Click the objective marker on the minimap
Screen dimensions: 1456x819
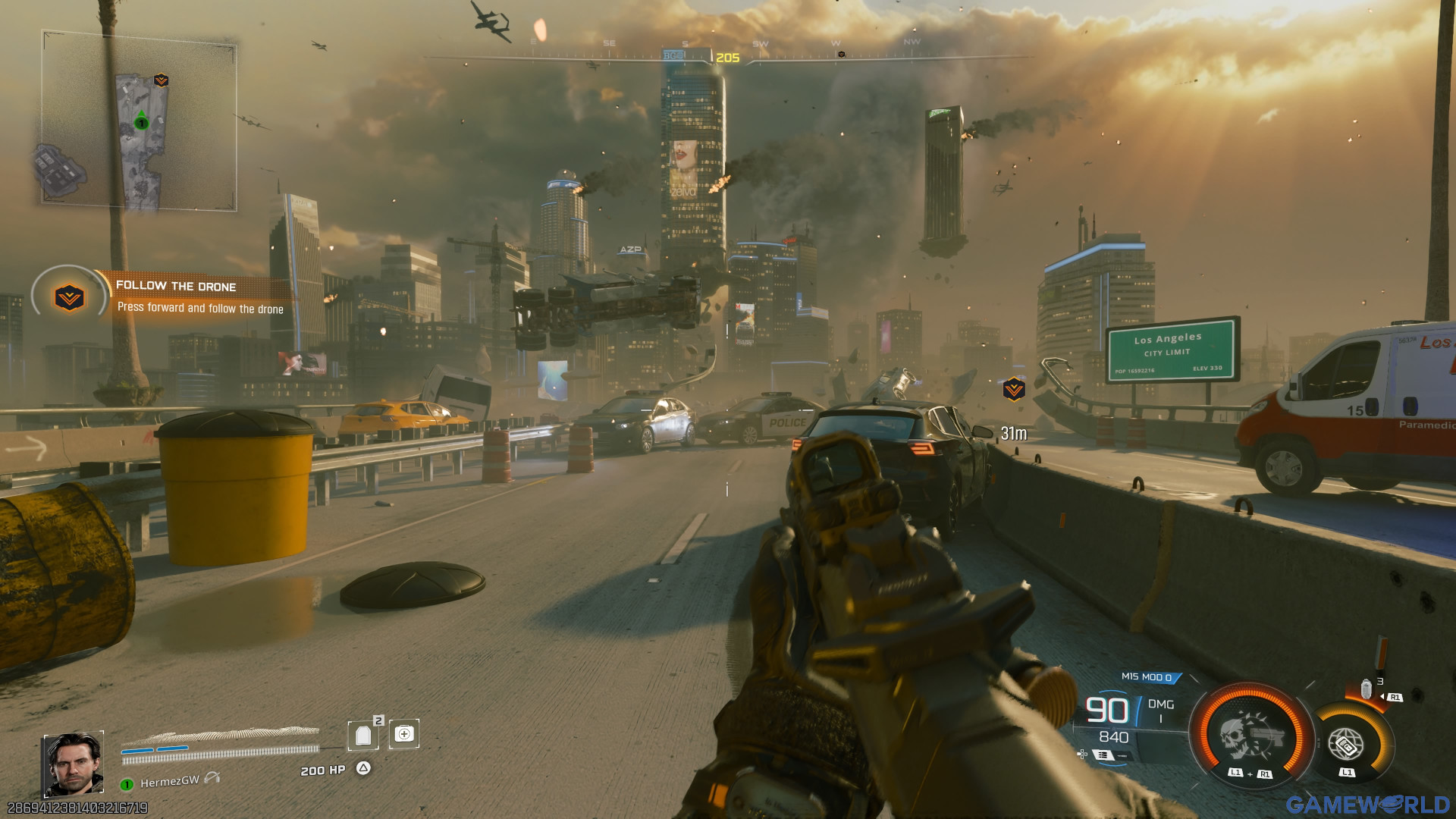161,80
